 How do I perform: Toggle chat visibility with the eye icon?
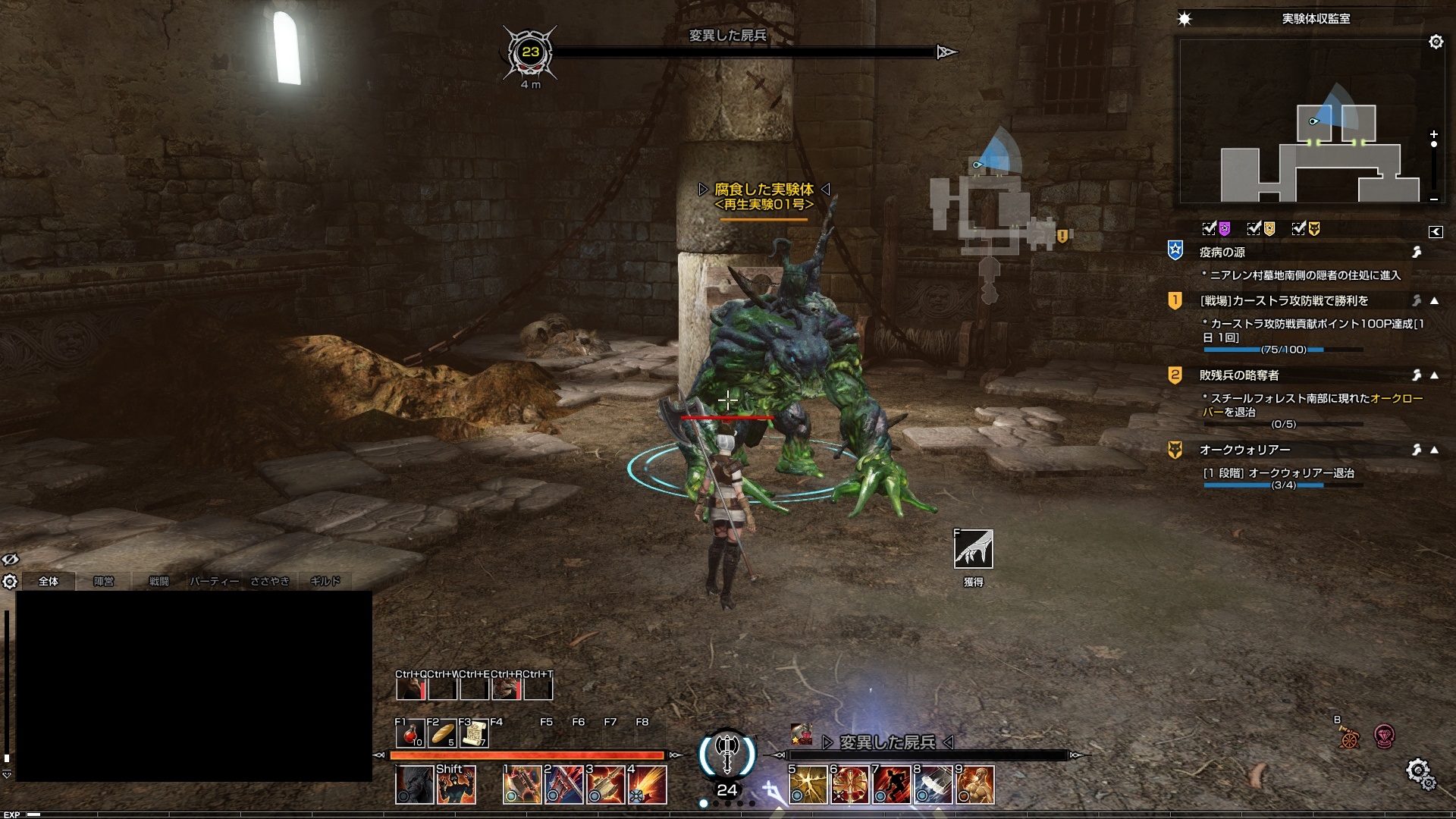coord(10,560)
